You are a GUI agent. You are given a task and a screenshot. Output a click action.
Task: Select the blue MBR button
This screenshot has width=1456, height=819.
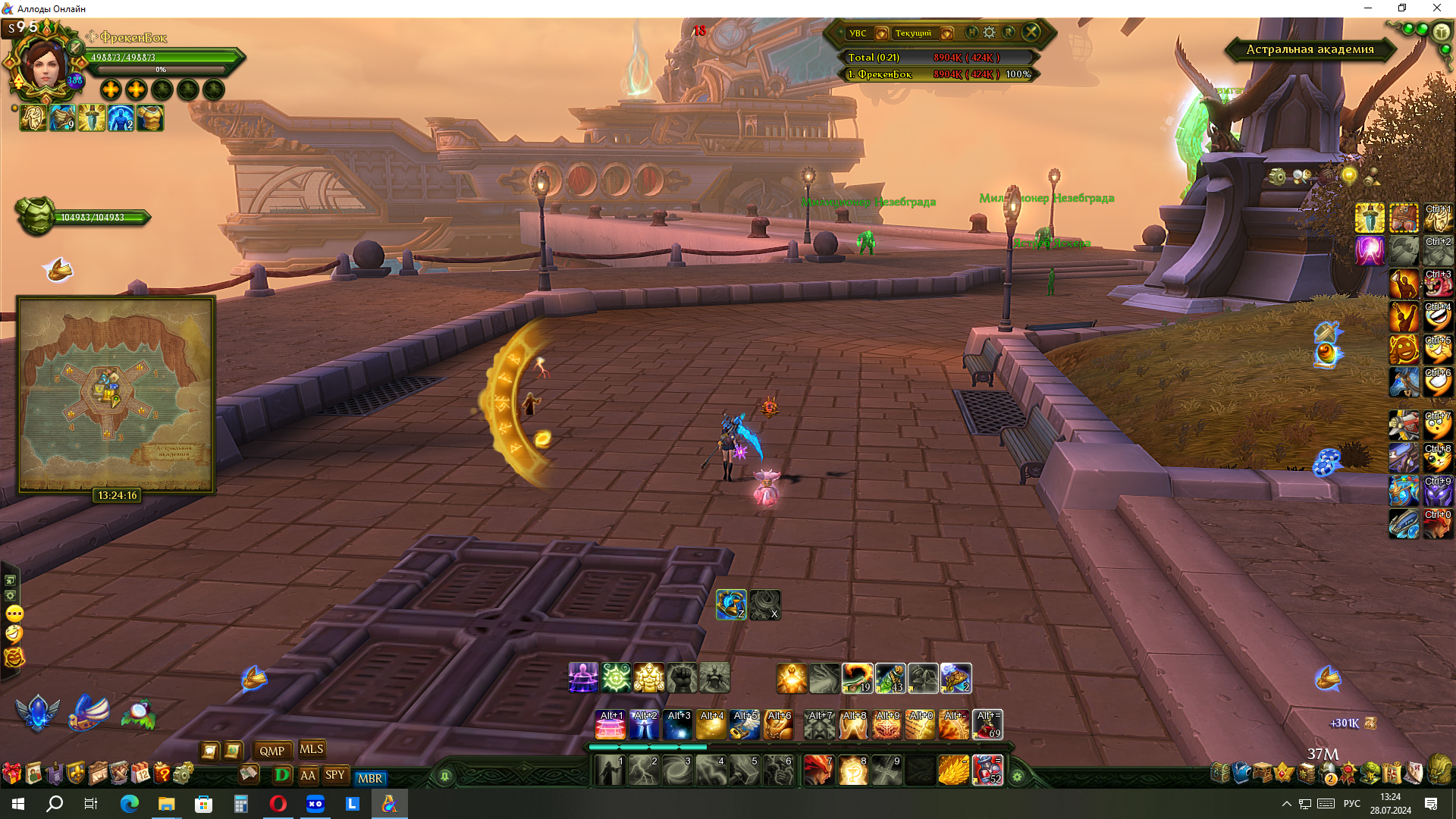(x=370, y=778)
